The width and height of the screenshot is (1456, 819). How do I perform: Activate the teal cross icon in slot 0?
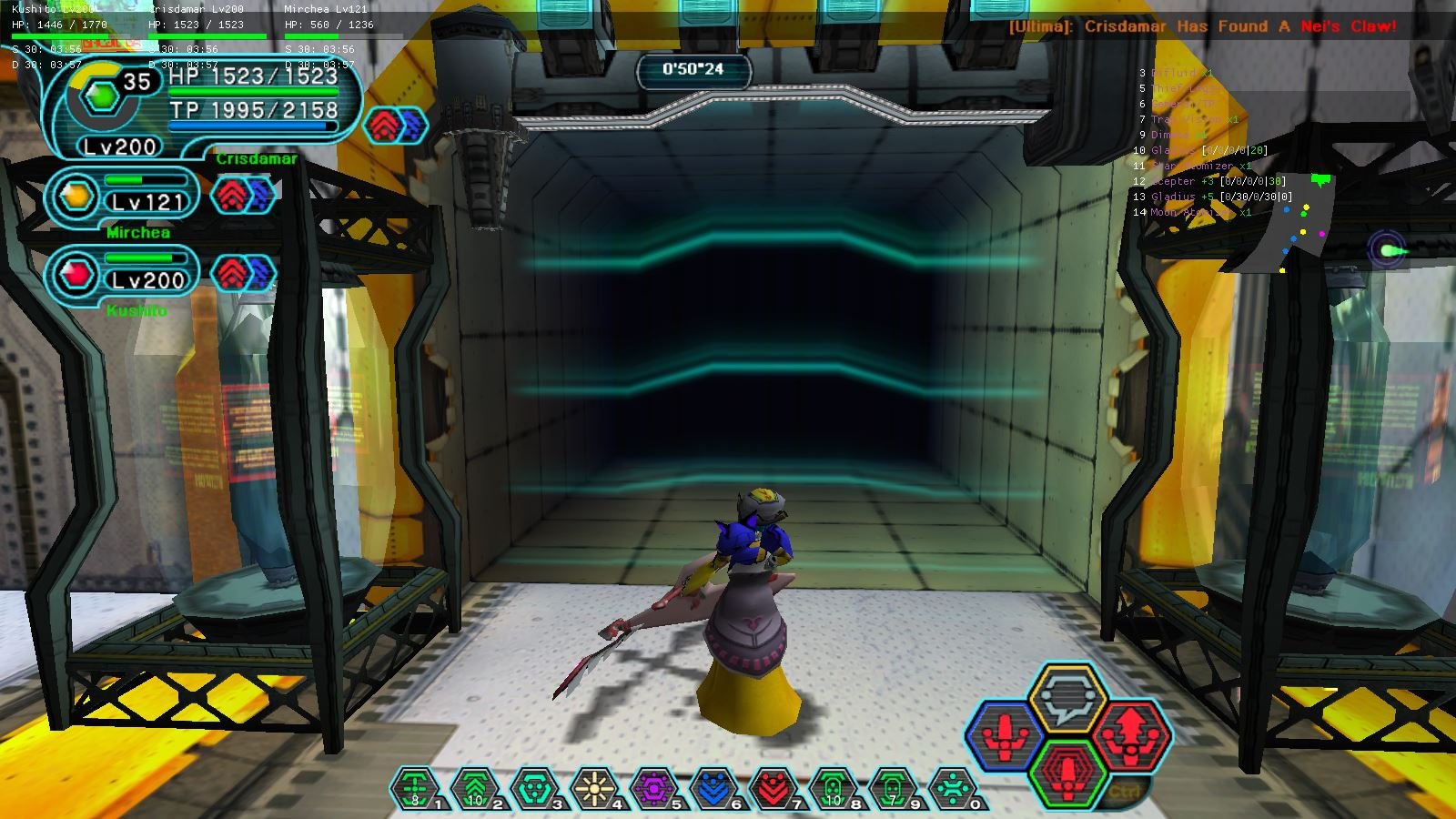click(953, 789)
